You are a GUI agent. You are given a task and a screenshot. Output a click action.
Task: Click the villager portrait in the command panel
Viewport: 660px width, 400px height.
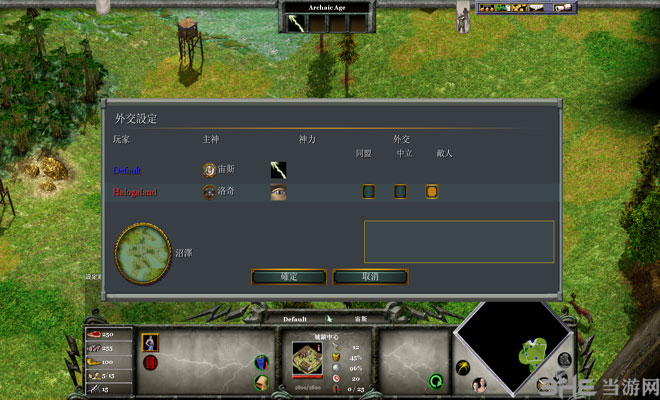click(151, 342)
